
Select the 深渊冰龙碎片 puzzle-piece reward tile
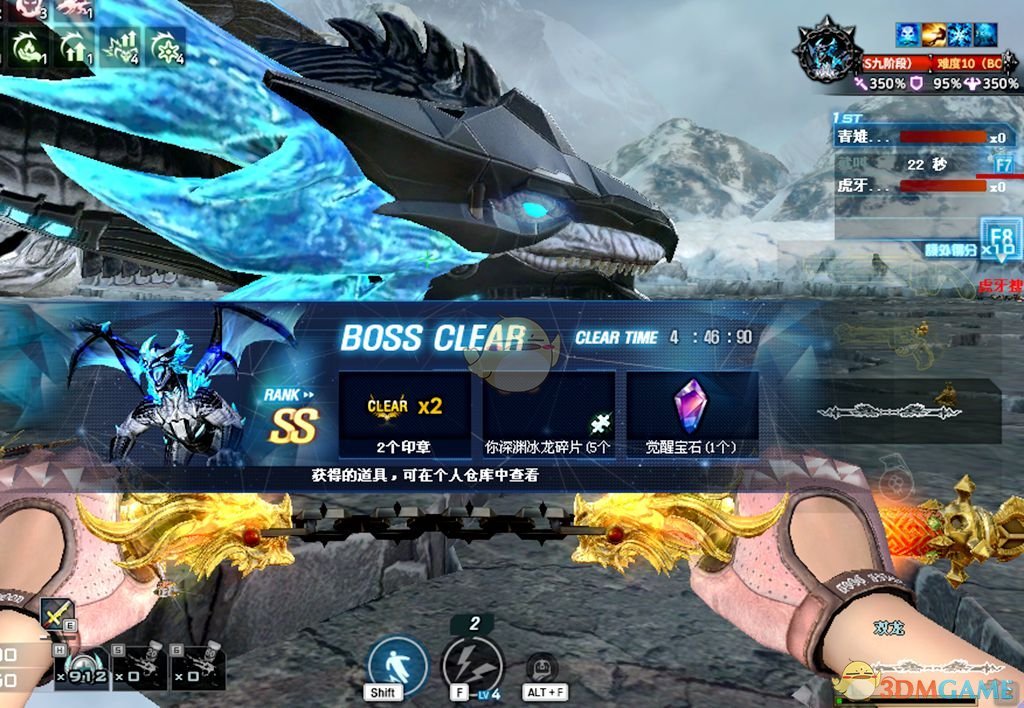[x=547, y=414]
